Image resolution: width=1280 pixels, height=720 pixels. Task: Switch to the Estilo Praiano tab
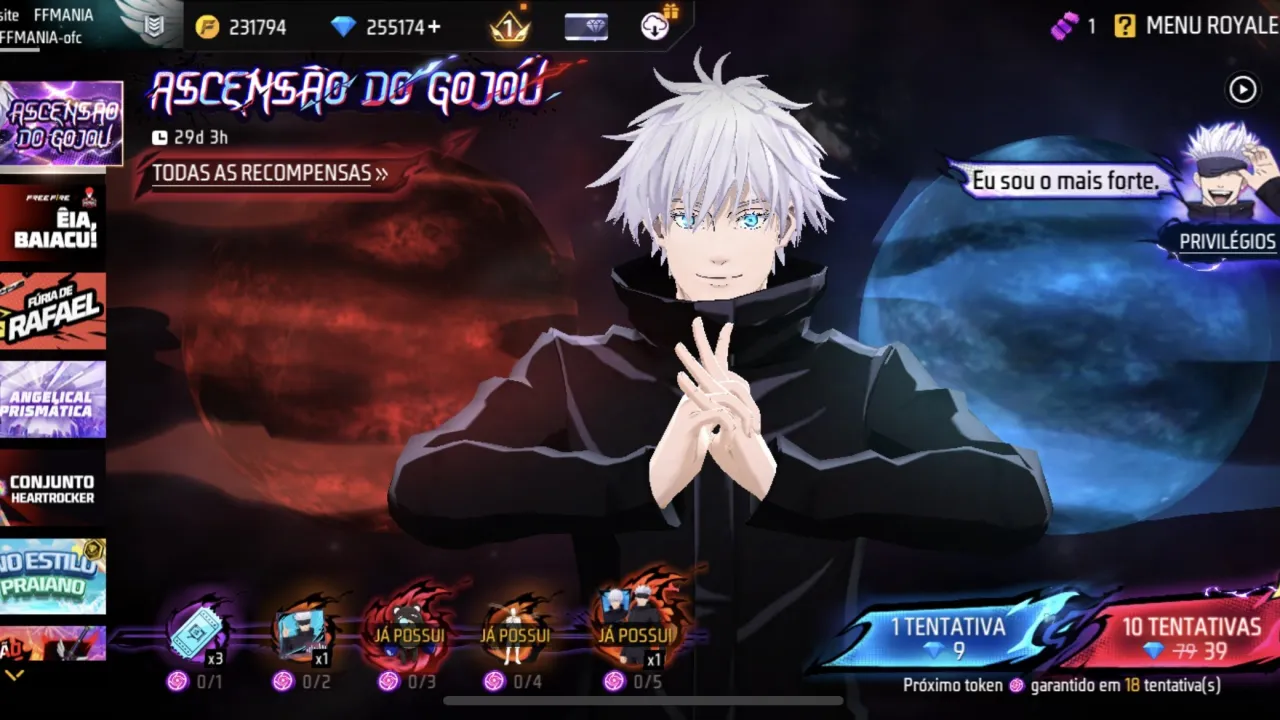click(x=54, y=576)
